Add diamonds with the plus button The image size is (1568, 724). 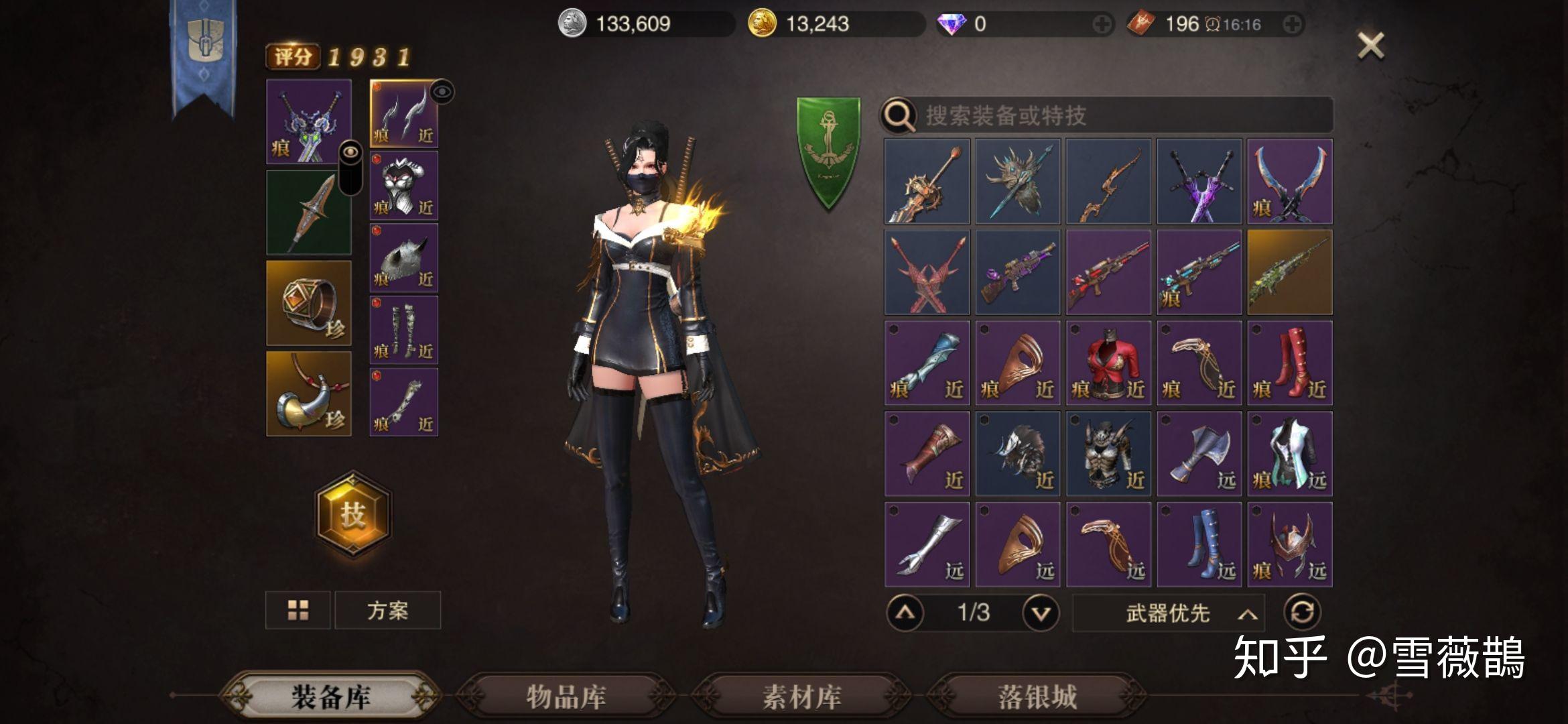[x=1101, y=25]
